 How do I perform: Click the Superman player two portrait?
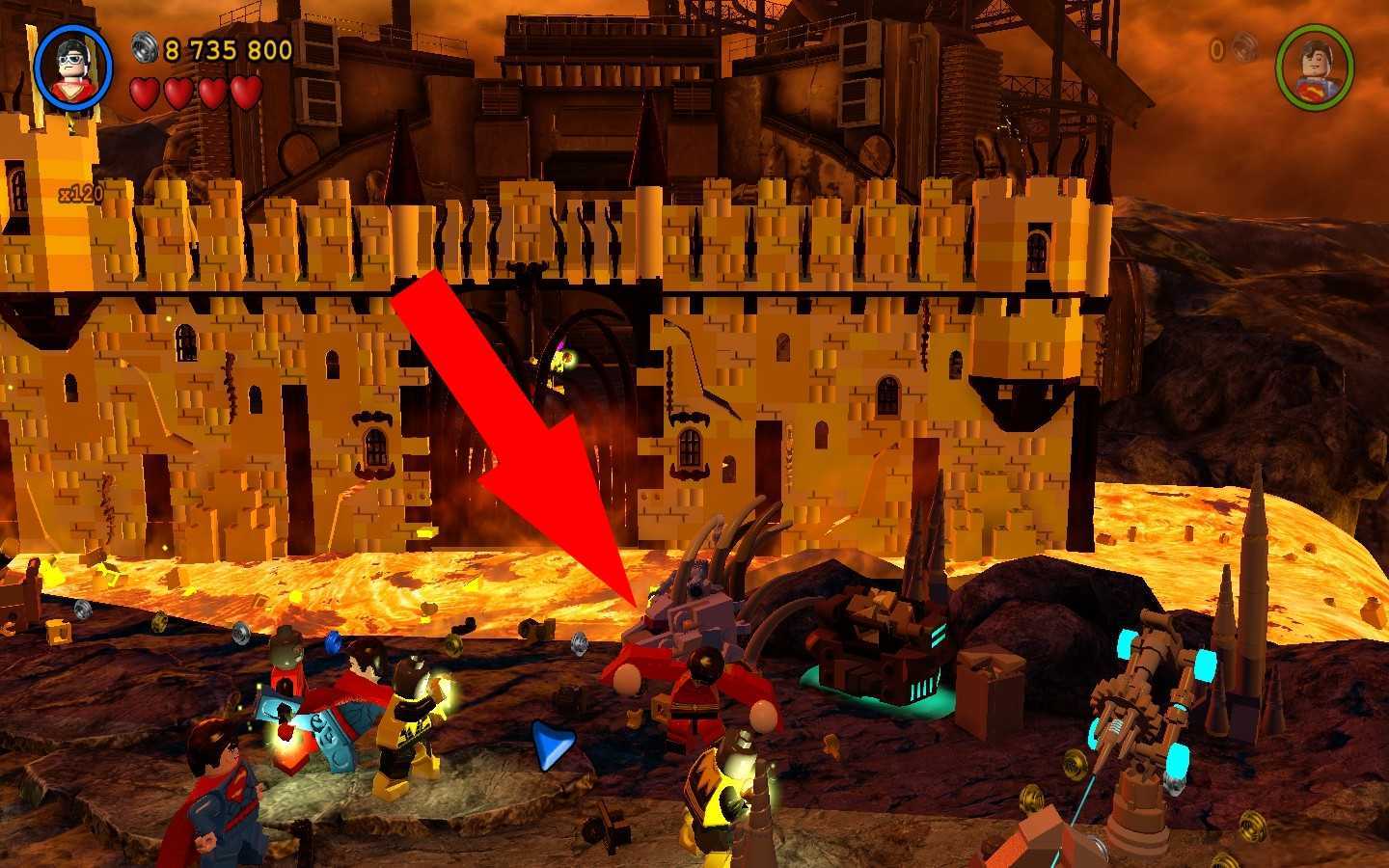pos(1314,67)
